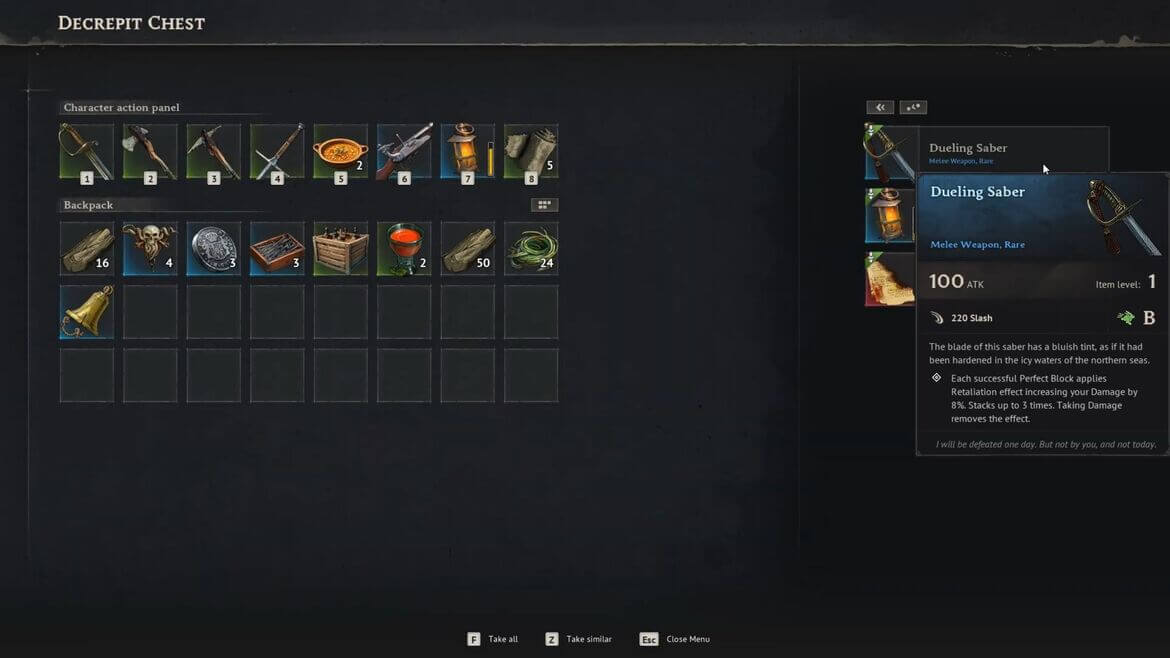Select the green rope coil stack
1170x658 pixels.
tap(531, 248)
